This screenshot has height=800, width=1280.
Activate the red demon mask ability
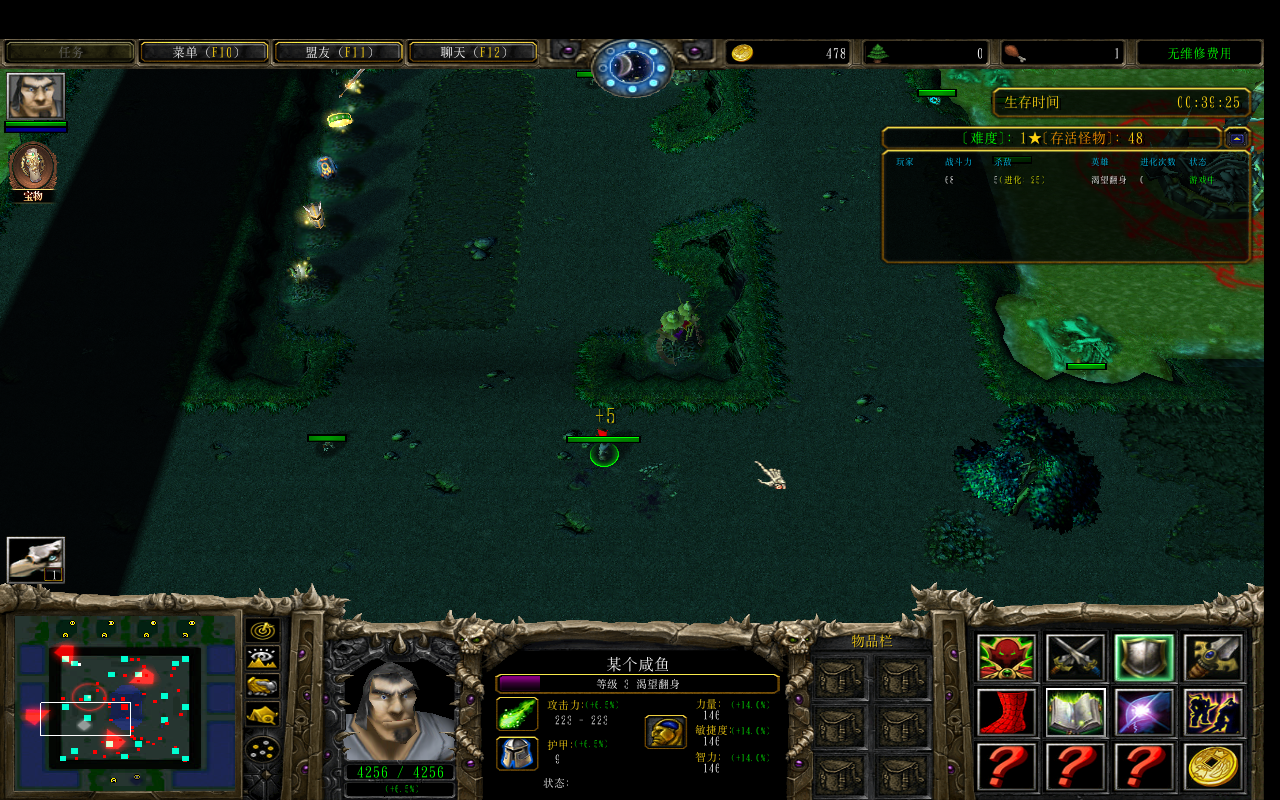[x=1006, y=658]
